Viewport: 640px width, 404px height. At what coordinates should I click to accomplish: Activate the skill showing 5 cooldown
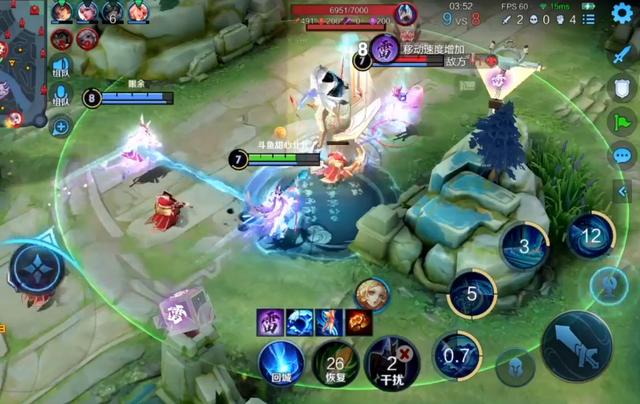click(472, 295)
